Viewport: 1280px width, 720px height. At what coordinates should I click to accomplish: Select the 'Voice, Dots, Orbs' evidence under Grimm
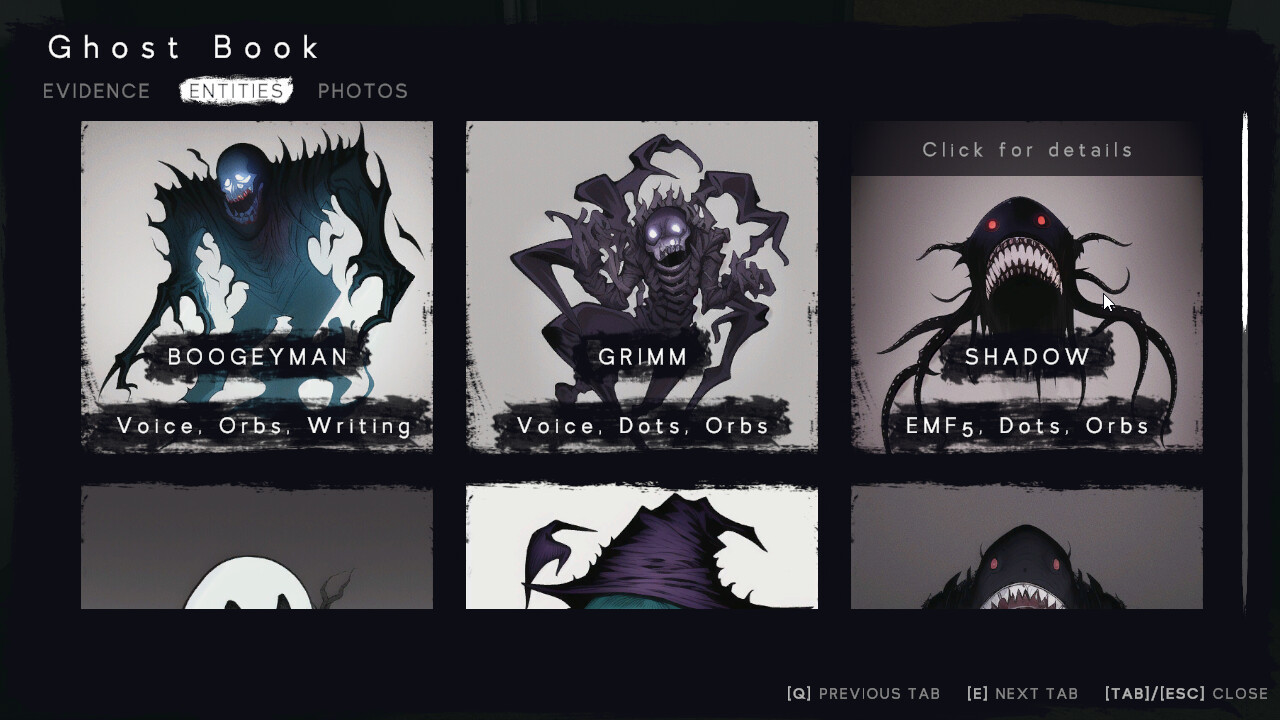click(x=641, y=425)
